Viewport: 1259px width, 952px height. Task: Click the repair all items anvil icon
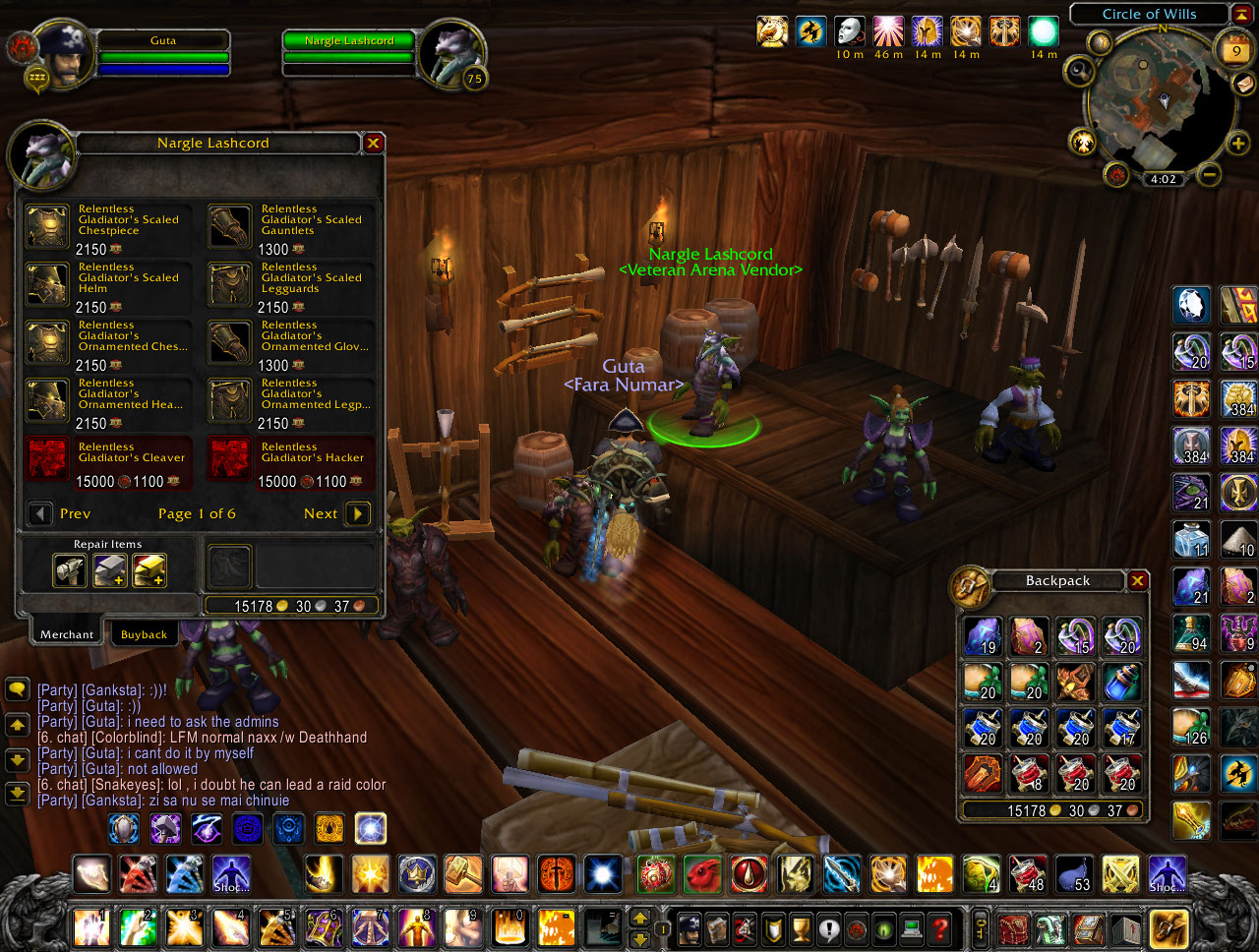point(69,570)
